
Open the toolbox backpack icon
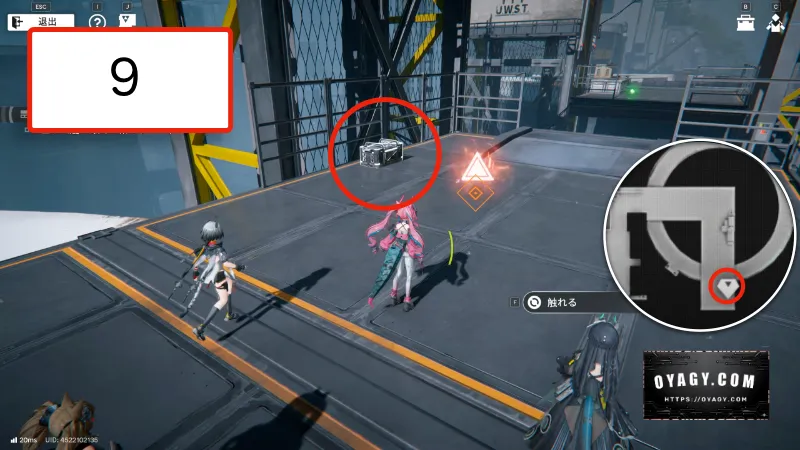(745, 23)
